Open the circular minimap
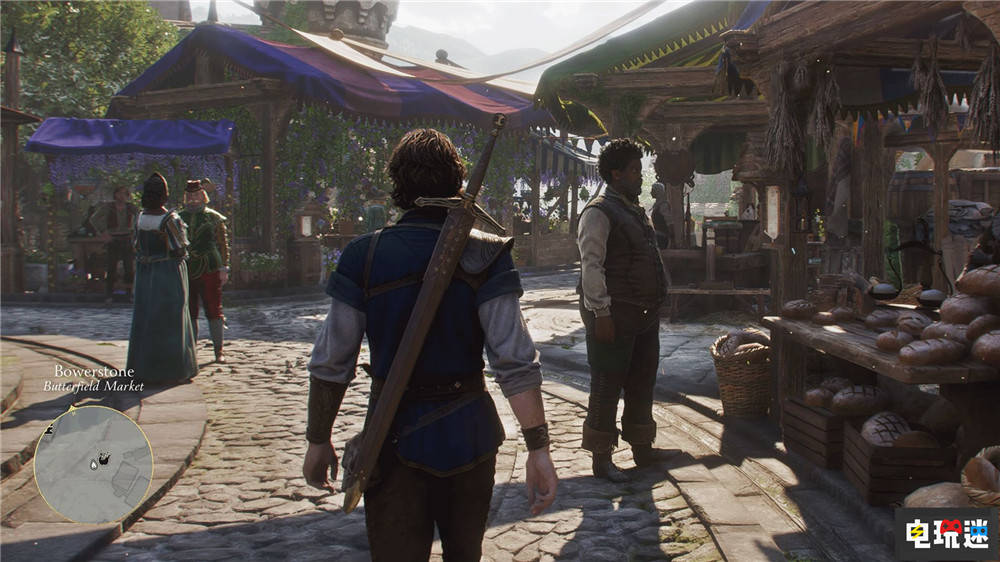Viewport: 1000px width, 562px height. (93, 464)
